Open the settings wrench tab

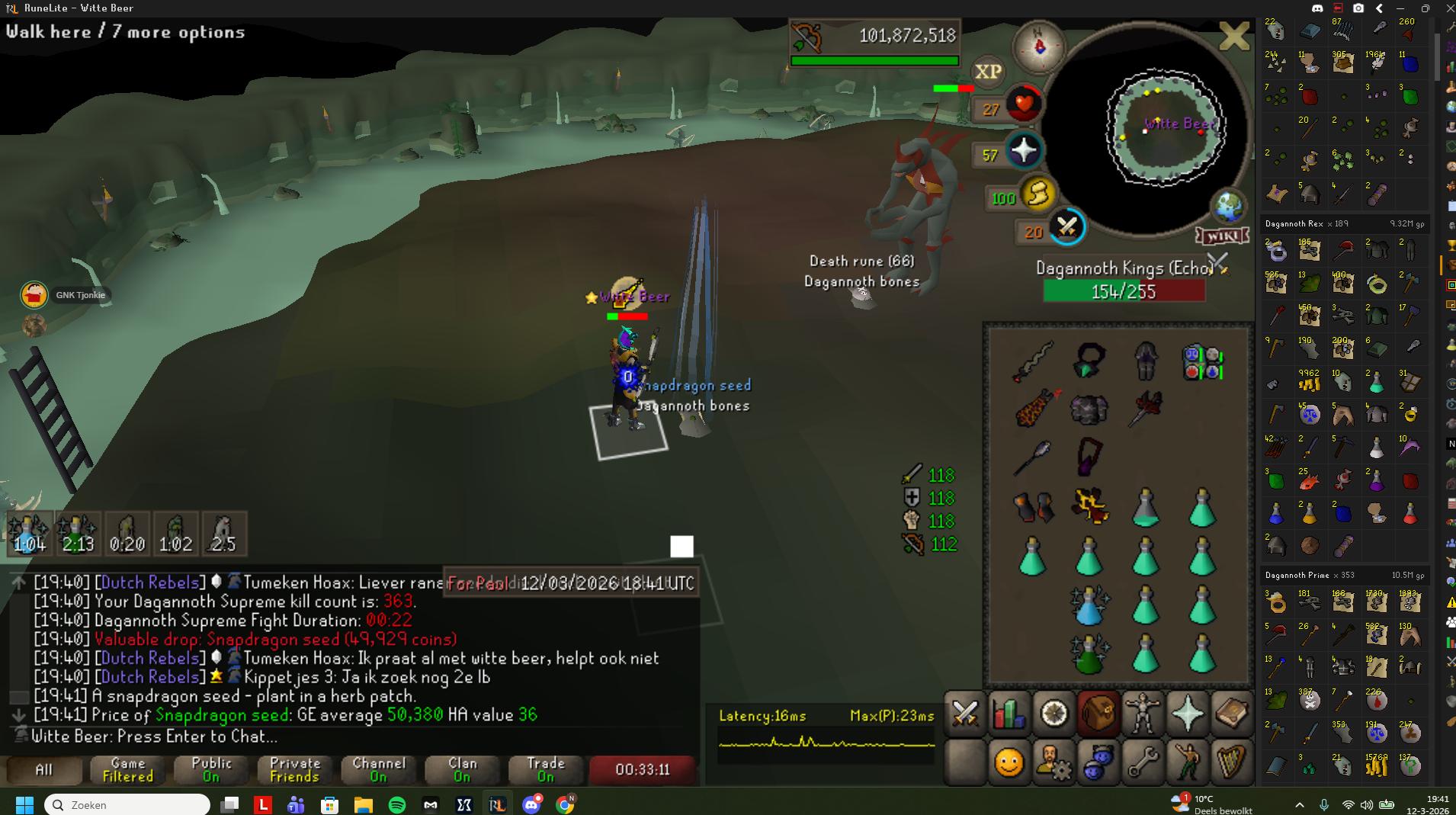pyautogui.click(x=1143, y=762)
